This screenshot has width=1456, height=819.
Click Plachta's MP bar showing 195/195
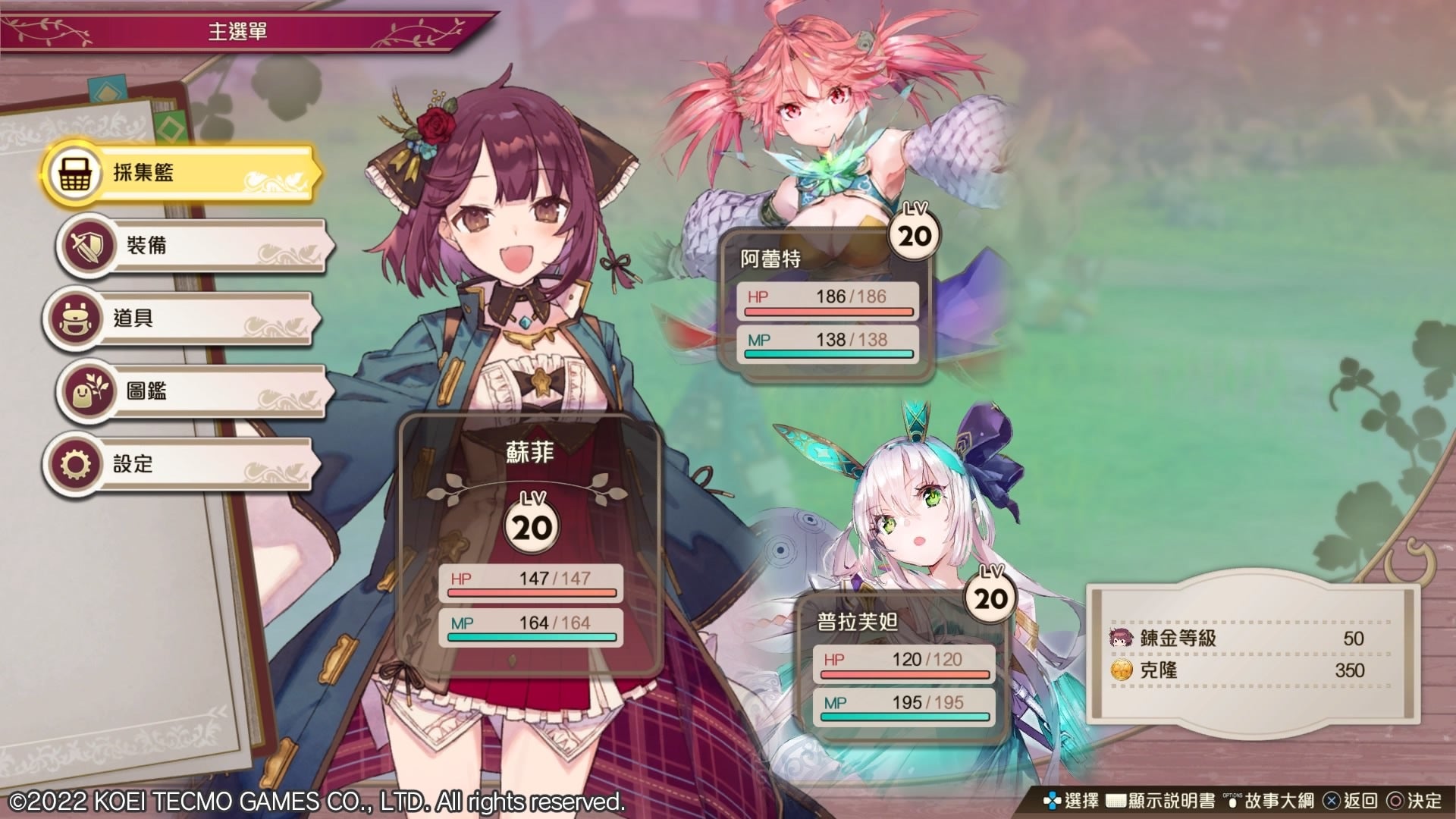click(904, 704)
